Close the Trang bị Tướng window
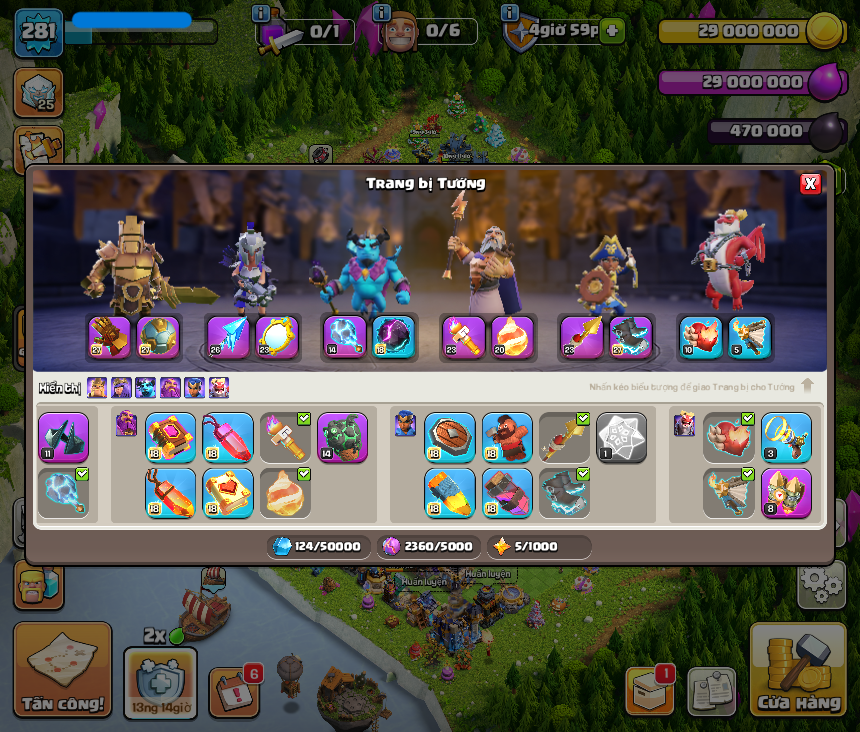Screen dimensions: 860x732 pyautogui.click(x=810, y=183)
